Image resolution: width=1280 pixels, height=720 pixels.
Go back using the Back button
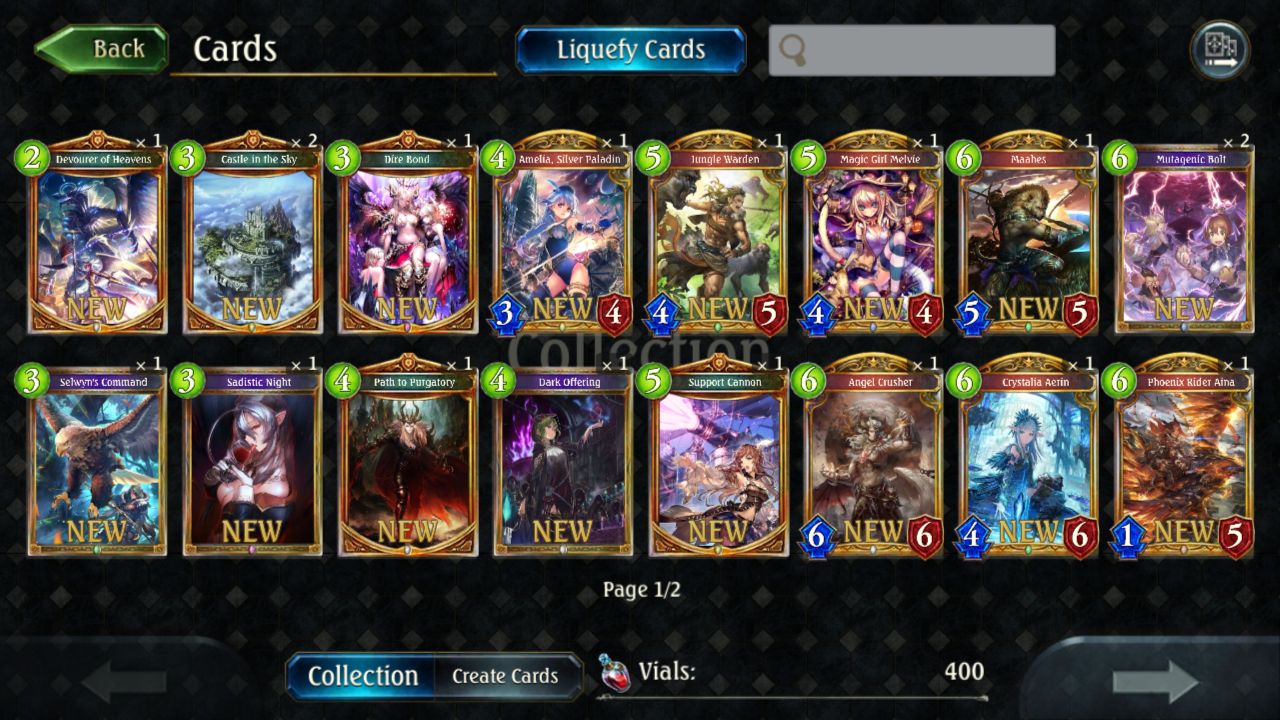coord(102,49)
